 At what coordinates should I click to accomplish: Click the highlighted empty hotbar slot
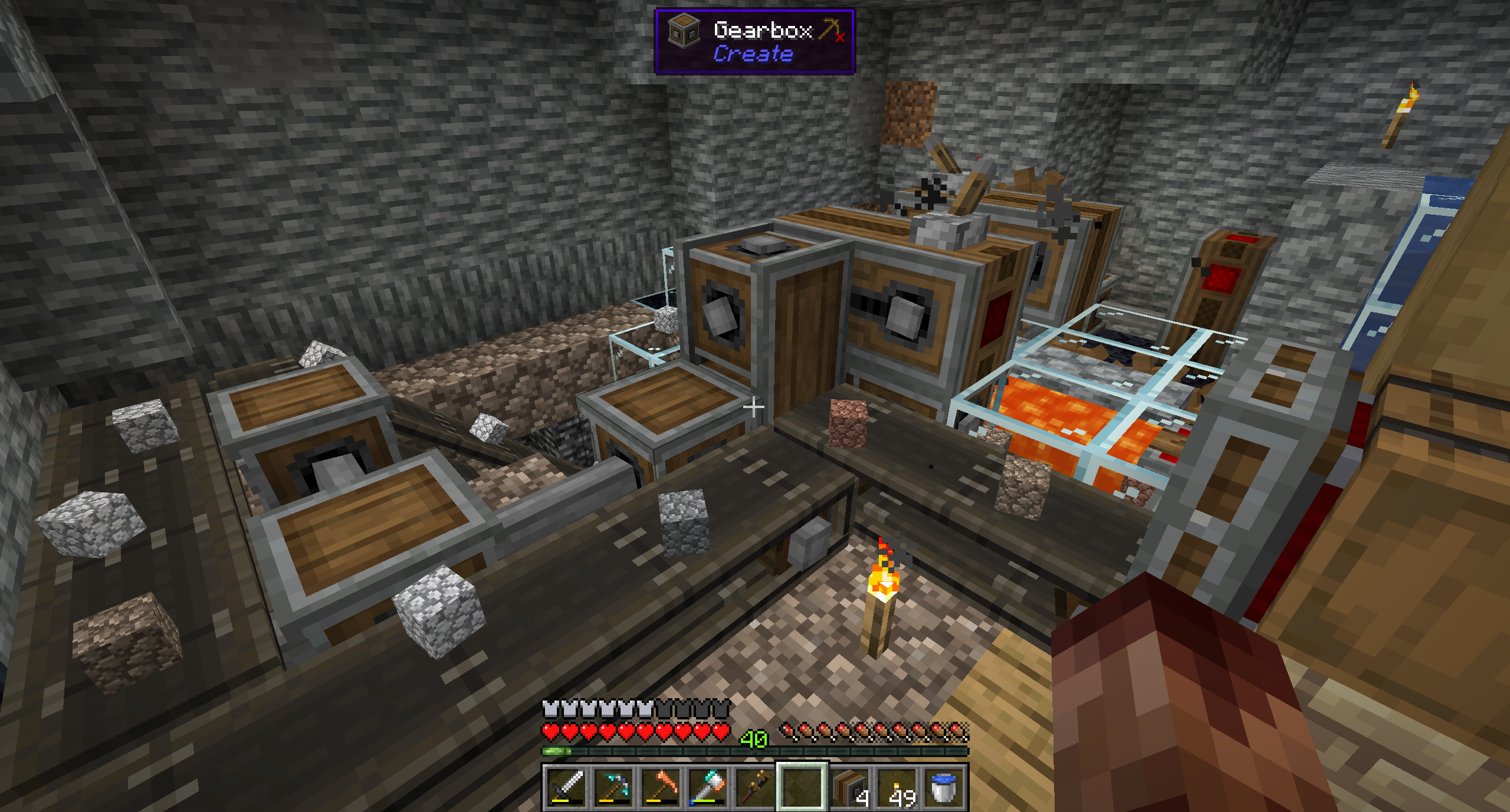pos(802,787)
